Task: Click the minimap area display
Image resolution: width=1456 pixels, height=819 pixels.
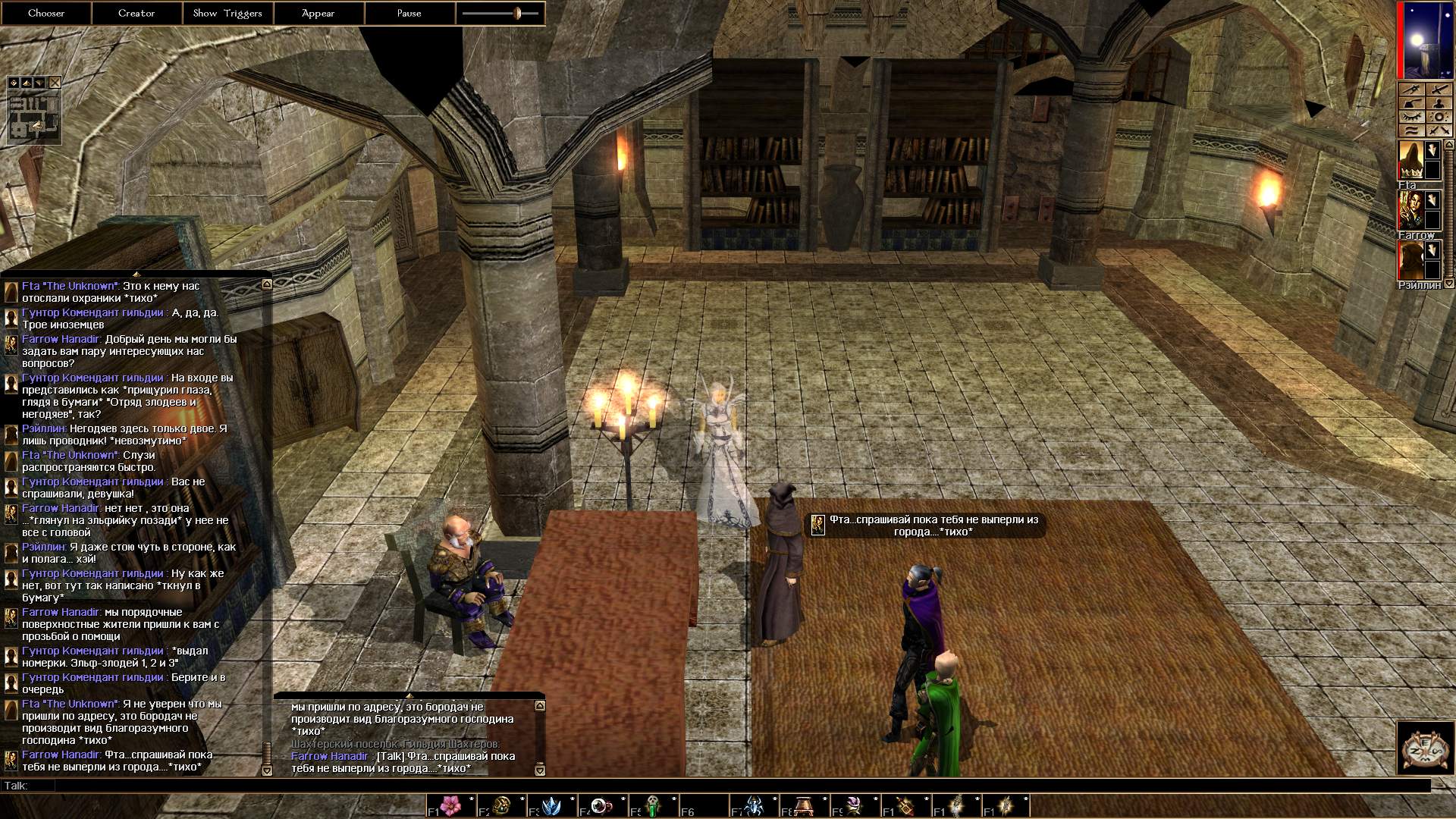Action: (x=33, y=118)
